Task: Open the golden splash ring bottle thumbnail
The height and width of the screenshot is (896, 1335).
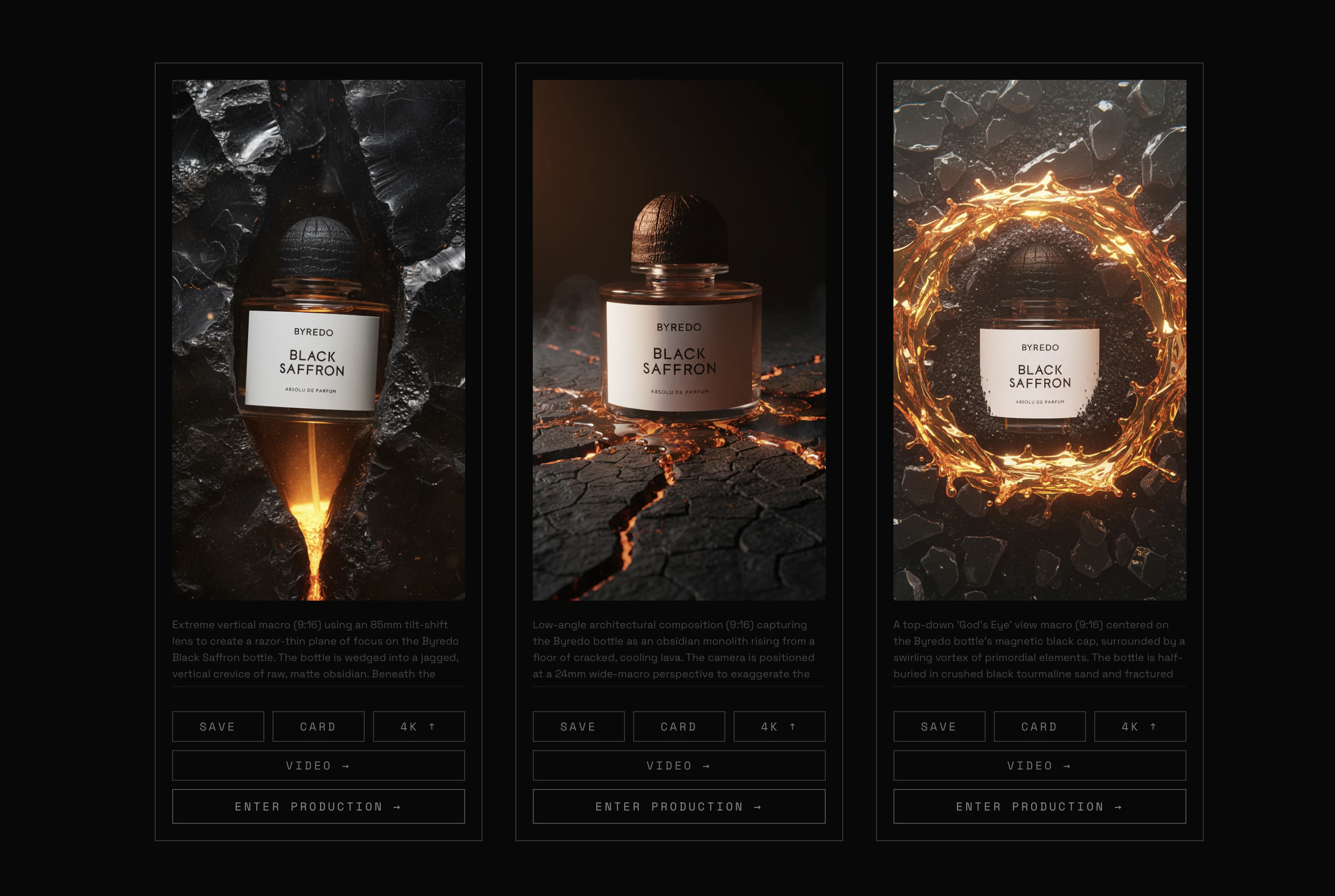Action: [x=1039, y=339]
